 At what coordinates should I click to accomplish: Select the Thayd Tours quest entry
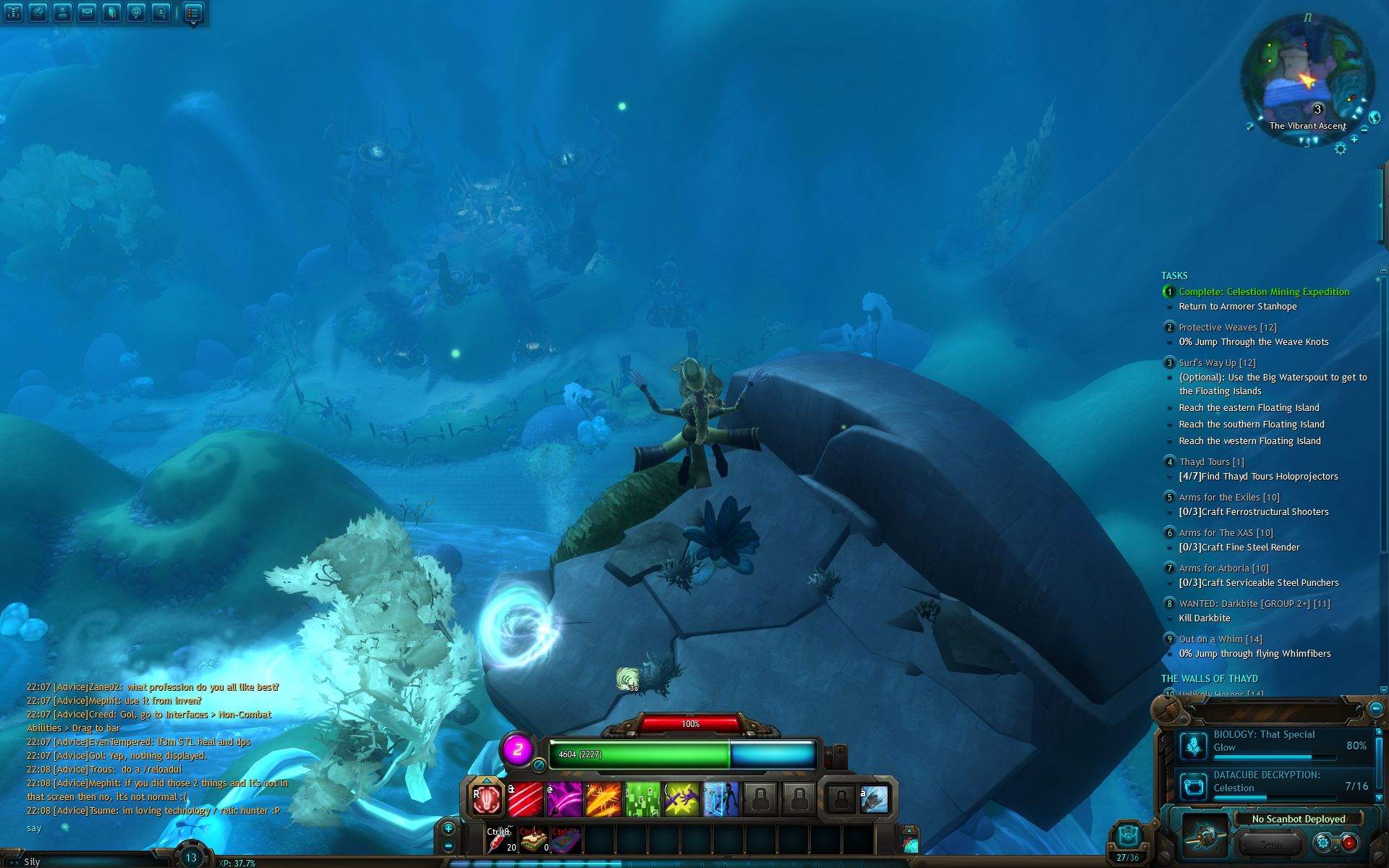point(1211,462)
